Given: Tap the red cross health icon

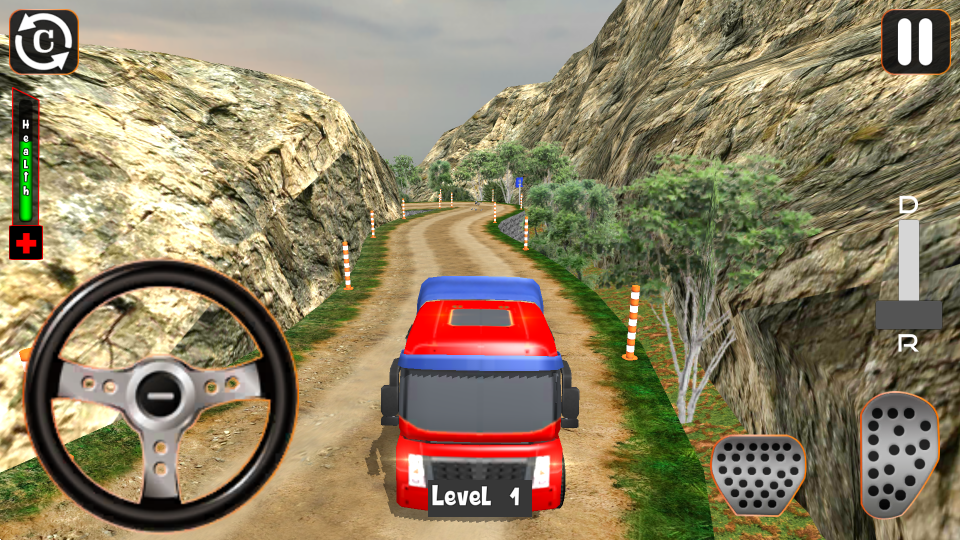Looking at the screenshot, I should click(x=26, y=243).
